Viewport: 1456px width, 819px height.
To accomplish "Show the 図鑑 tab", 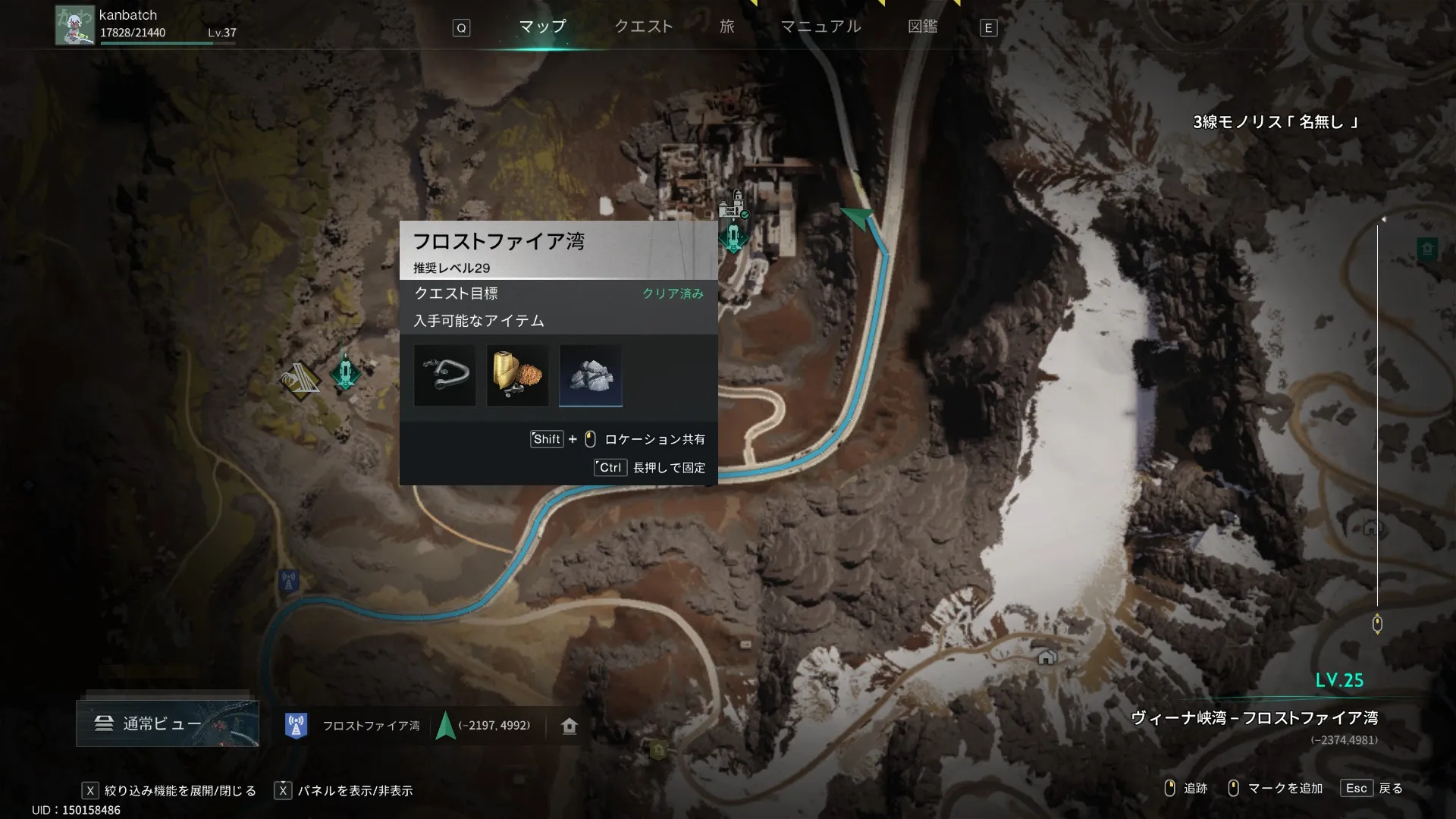I will point(922,27).
